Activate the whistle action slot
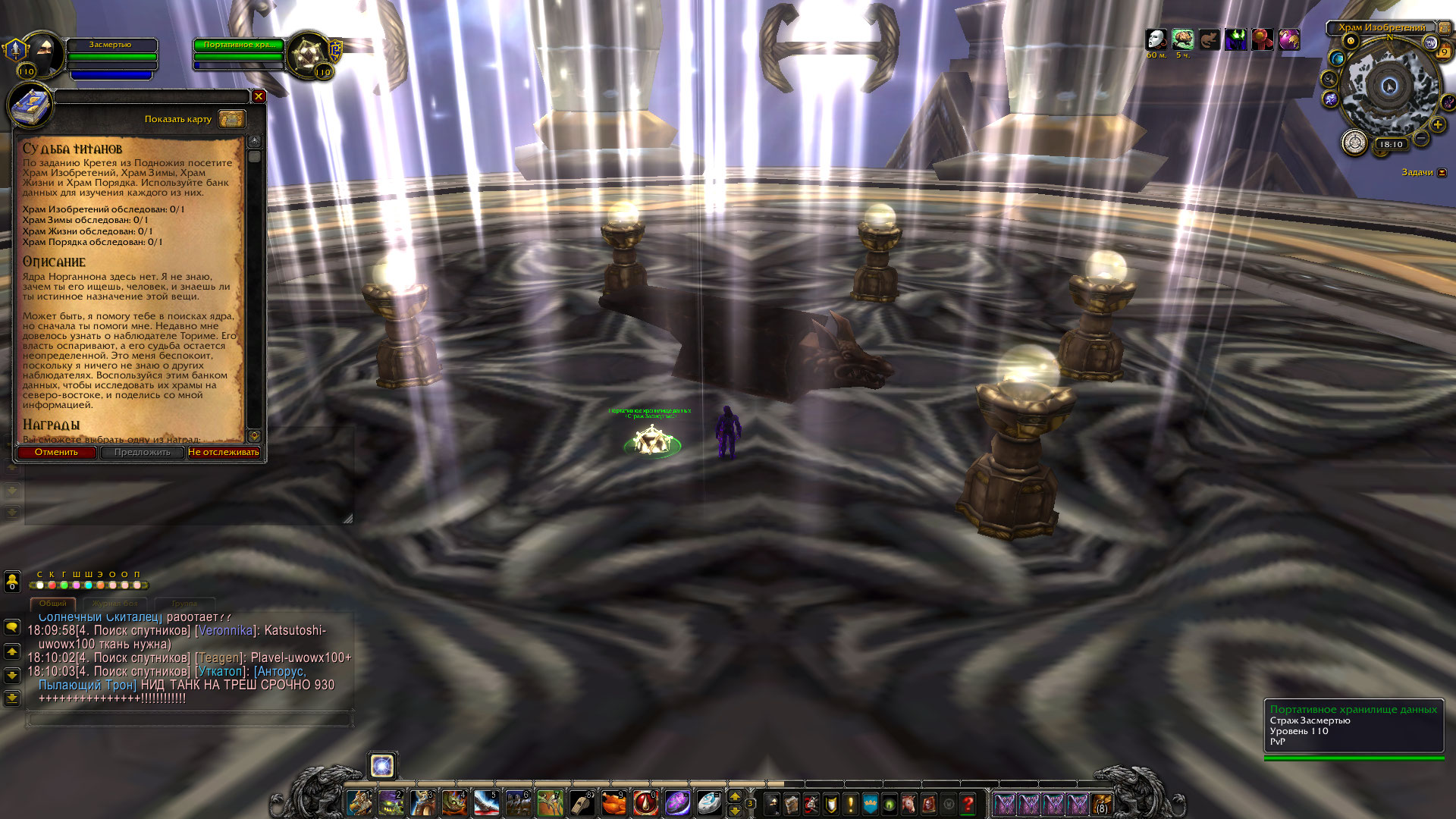1456x819 pixels. [582, 802]
